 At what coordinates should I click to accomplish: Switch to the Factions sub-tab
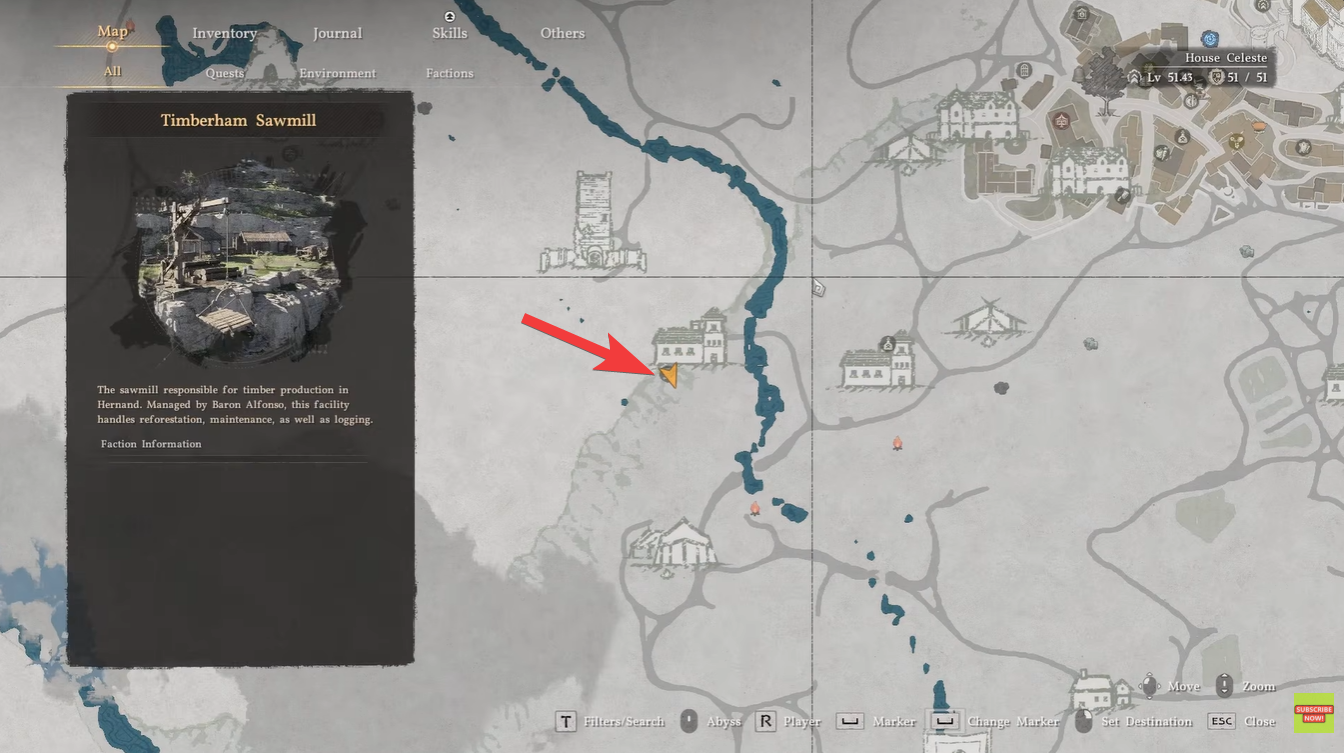point(449,72)
